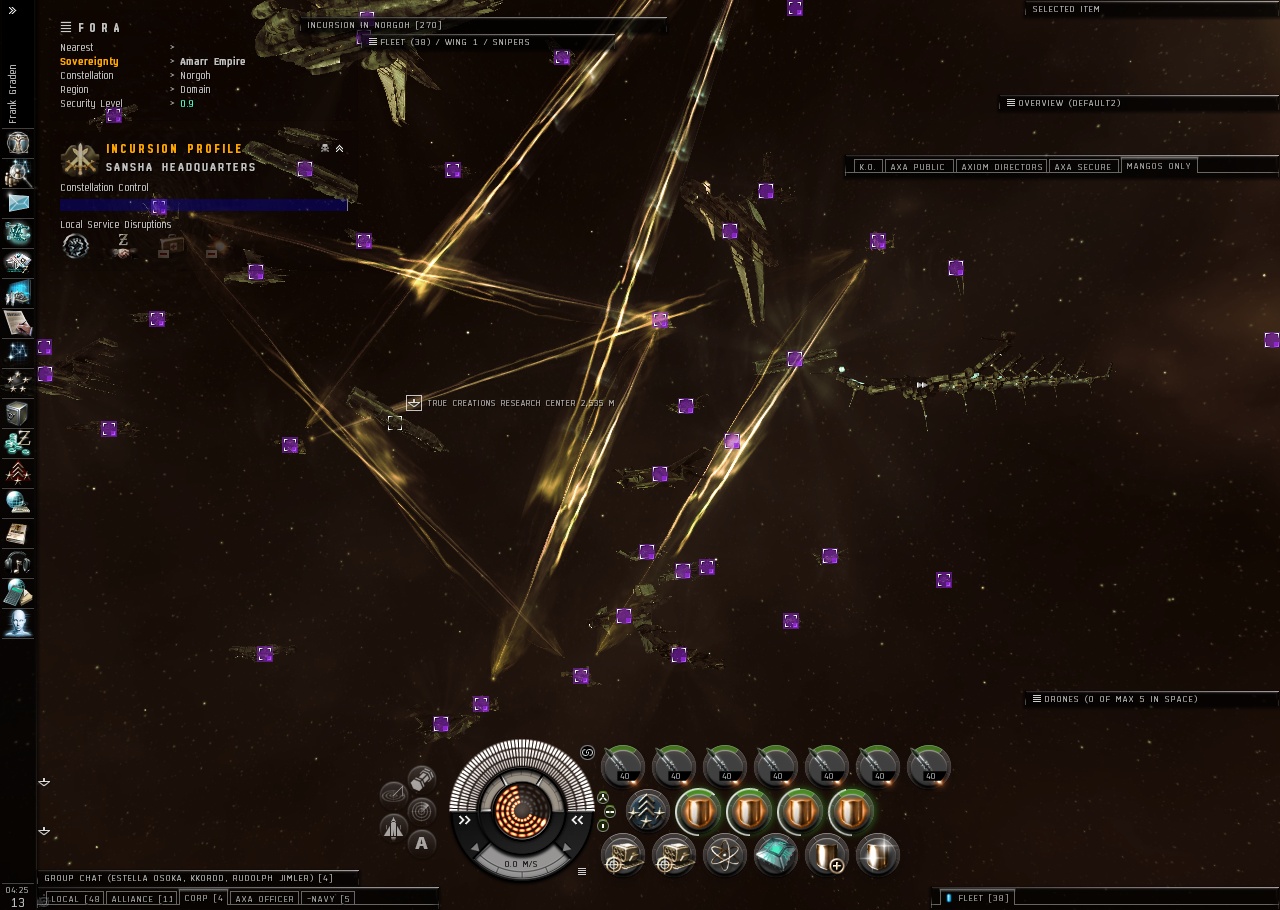Switch overview to the K.O. tab
The image size is (1280, 910).
pyautogui.click(x=867, y=167)
